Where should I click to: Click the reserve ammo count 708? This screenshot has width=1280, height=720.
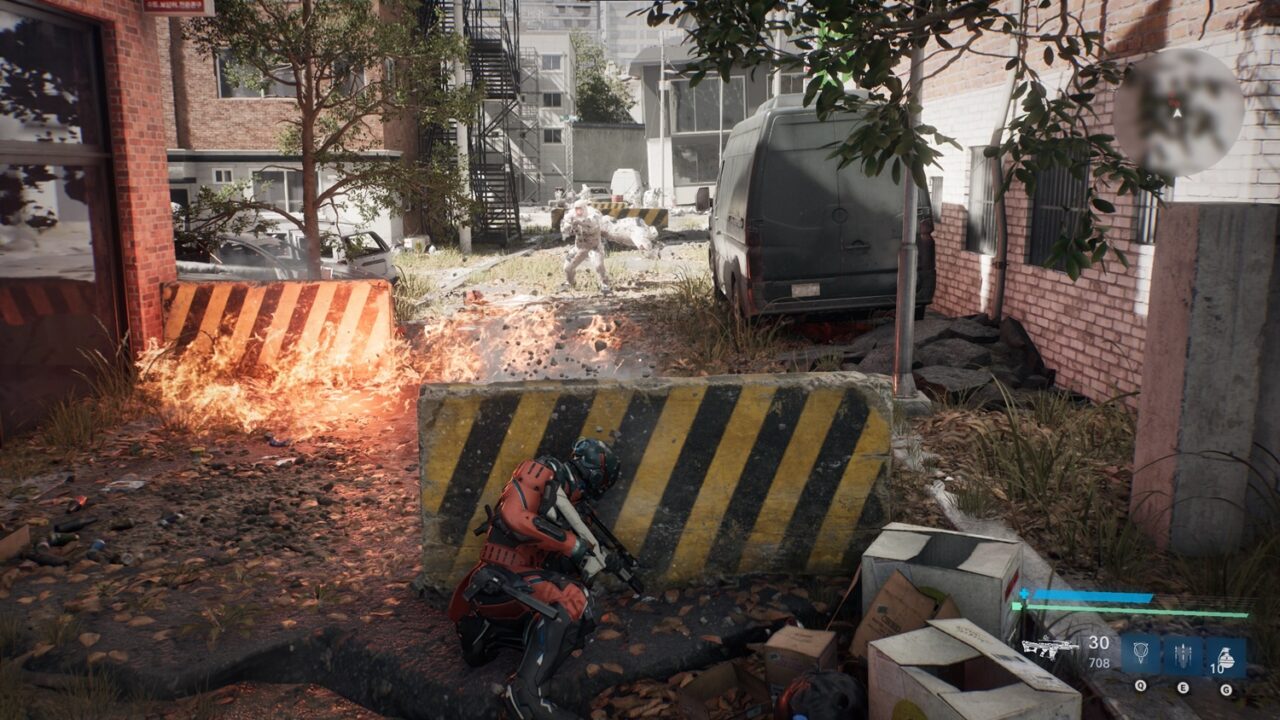1100,662
